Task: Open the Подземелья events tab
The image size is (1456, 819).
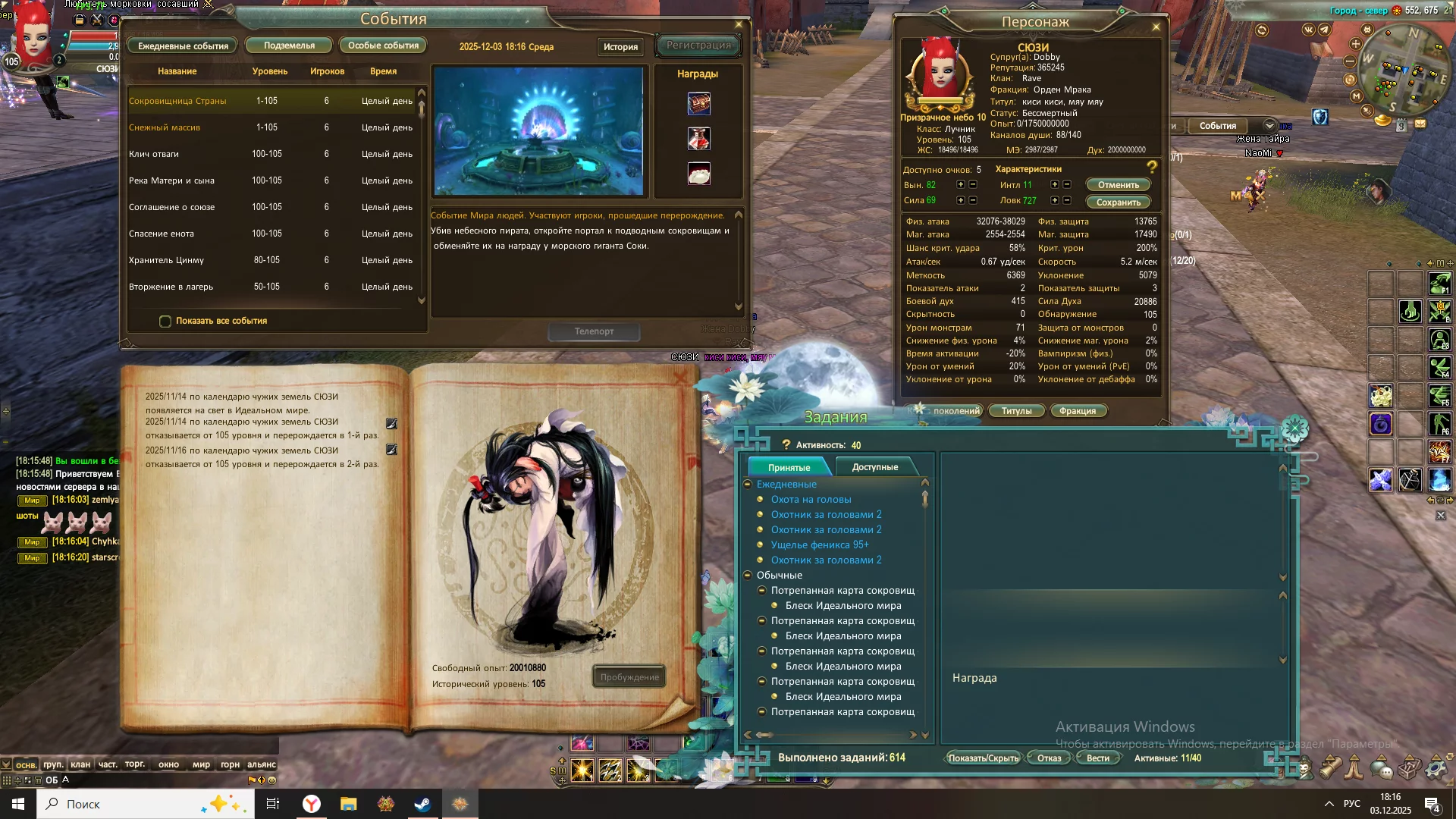Action: 289,45
